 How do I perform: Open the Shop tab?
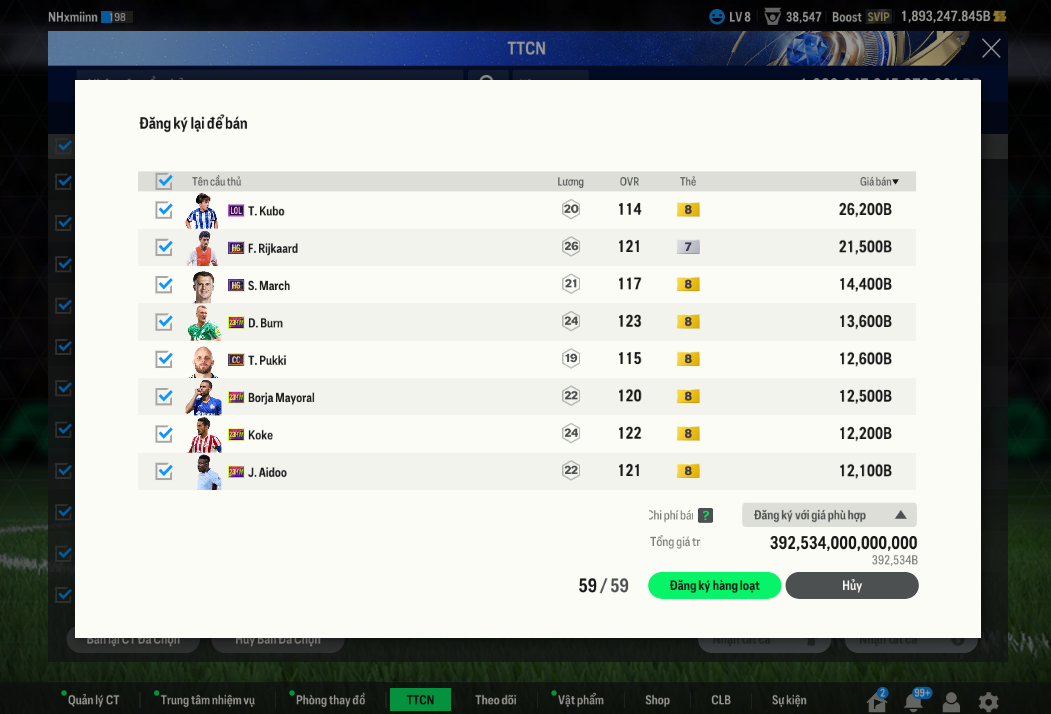pos(657,700)
